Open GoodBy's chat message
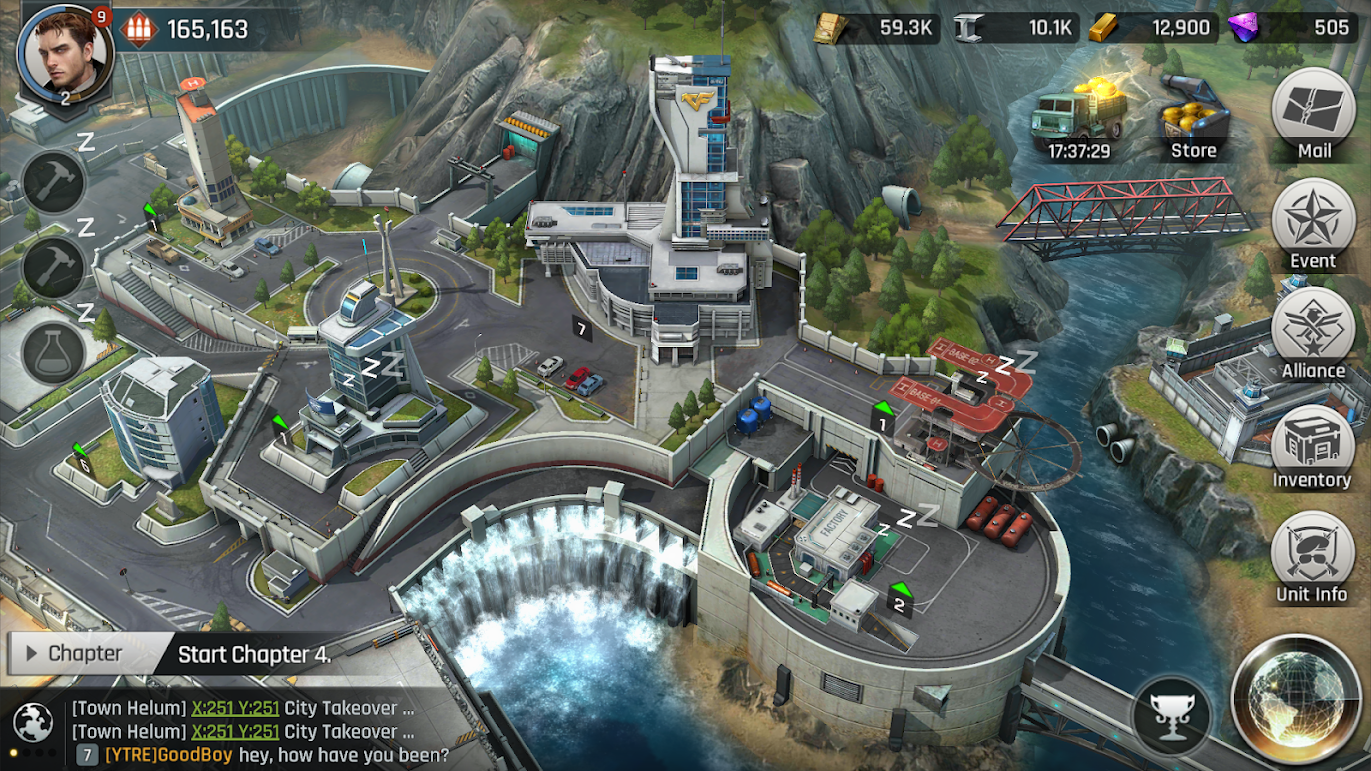1371x771 pixels. tap(276, 755)
